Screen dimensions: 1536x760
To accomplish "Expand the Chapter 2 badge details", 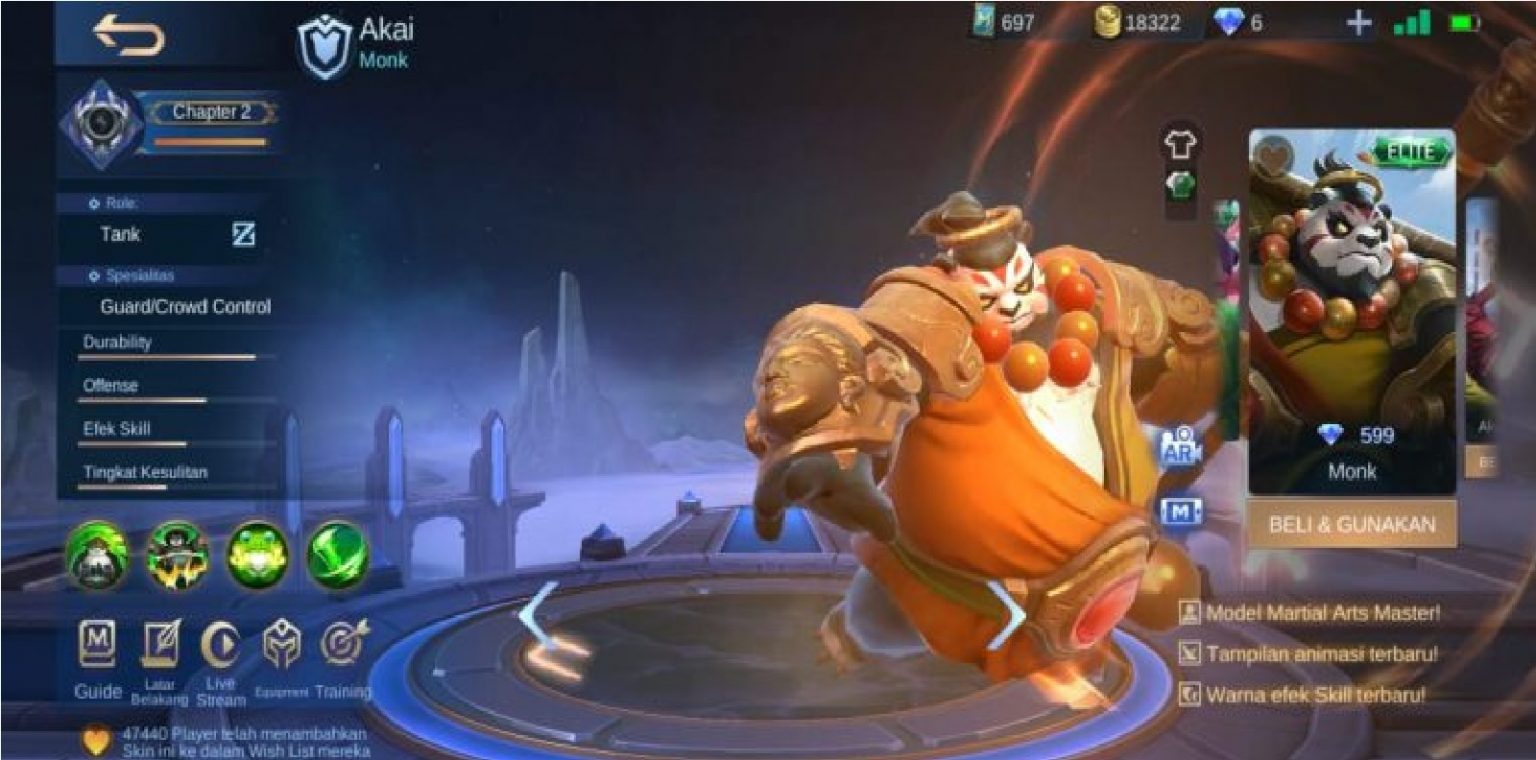I will [215, 113].
